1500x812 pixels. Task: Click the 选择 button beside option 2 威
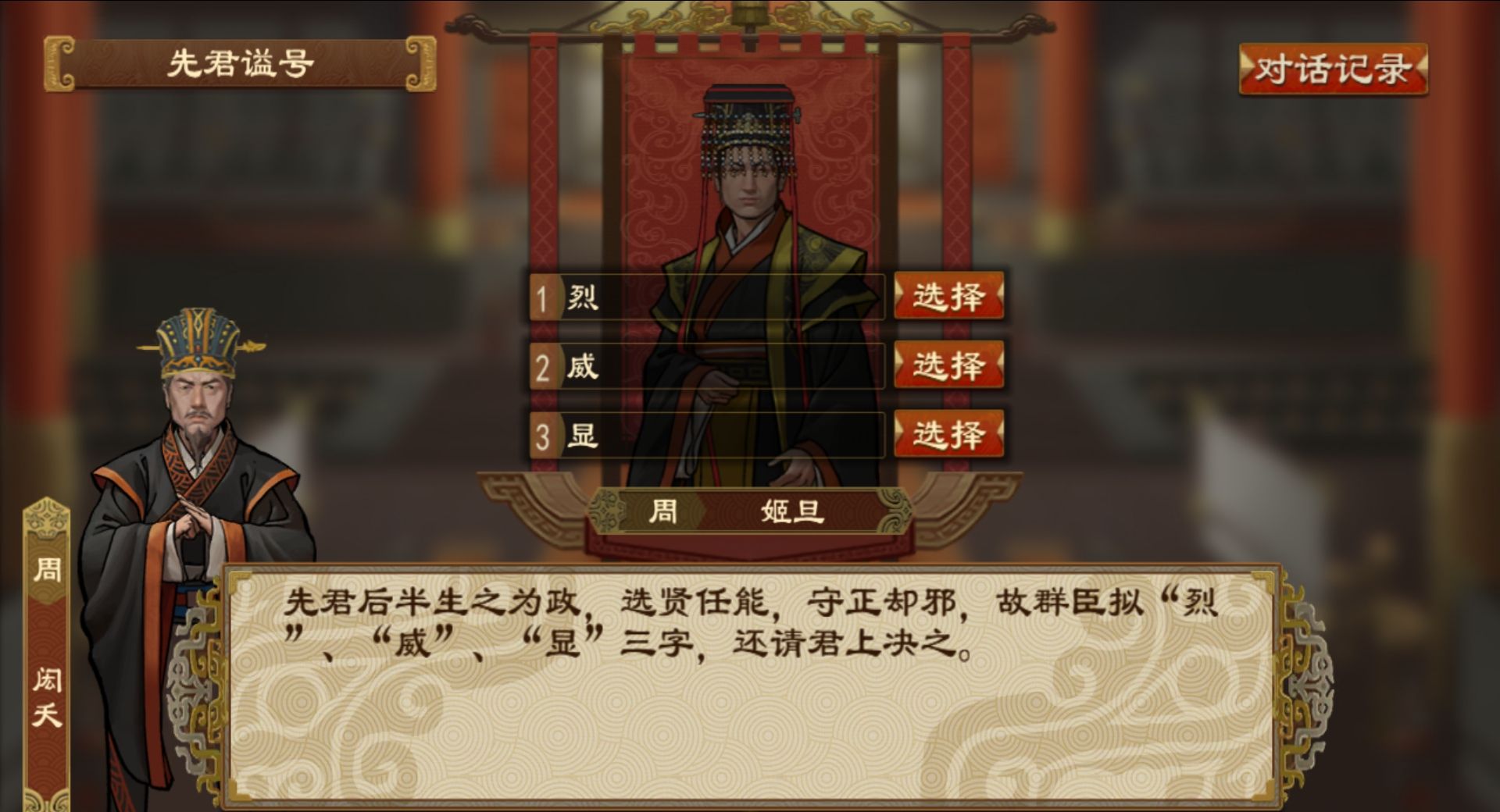949,365
